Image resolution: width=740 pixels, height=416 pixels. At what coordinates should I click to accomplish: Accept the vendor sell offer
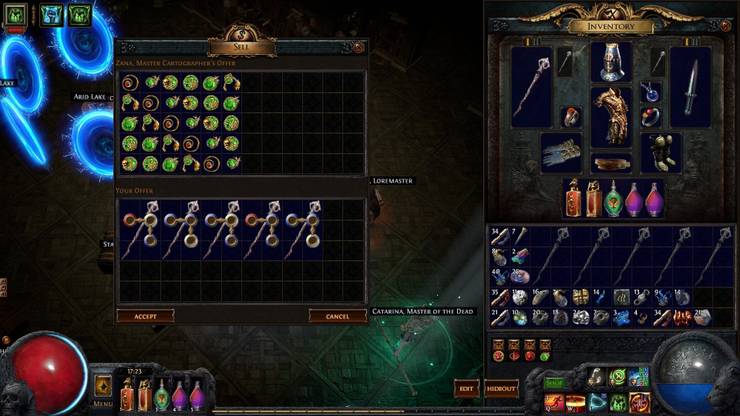[x=145, y=316]
